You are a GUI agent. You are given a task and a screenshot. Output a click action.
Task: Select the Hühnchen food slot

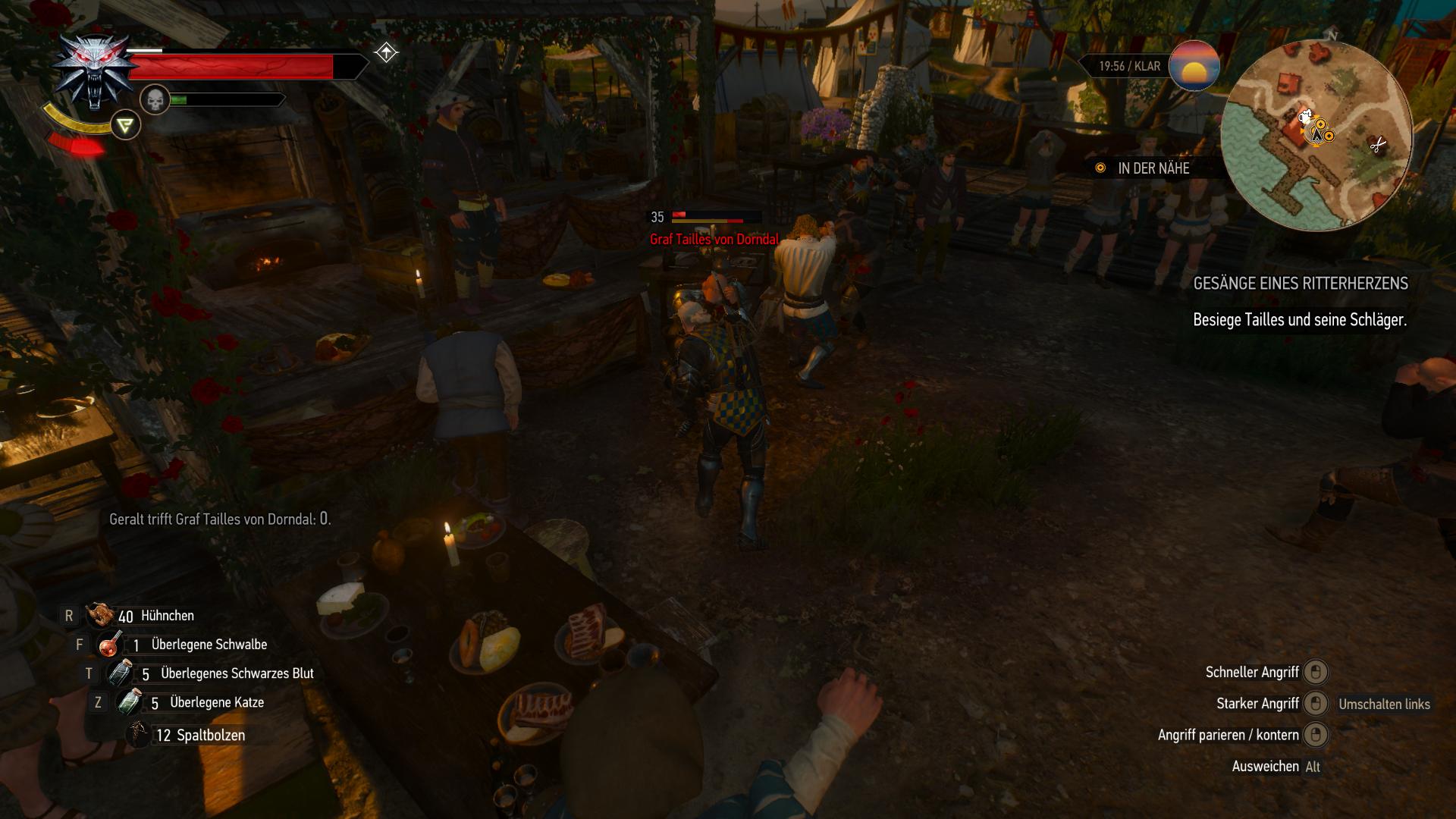(101, 616)
